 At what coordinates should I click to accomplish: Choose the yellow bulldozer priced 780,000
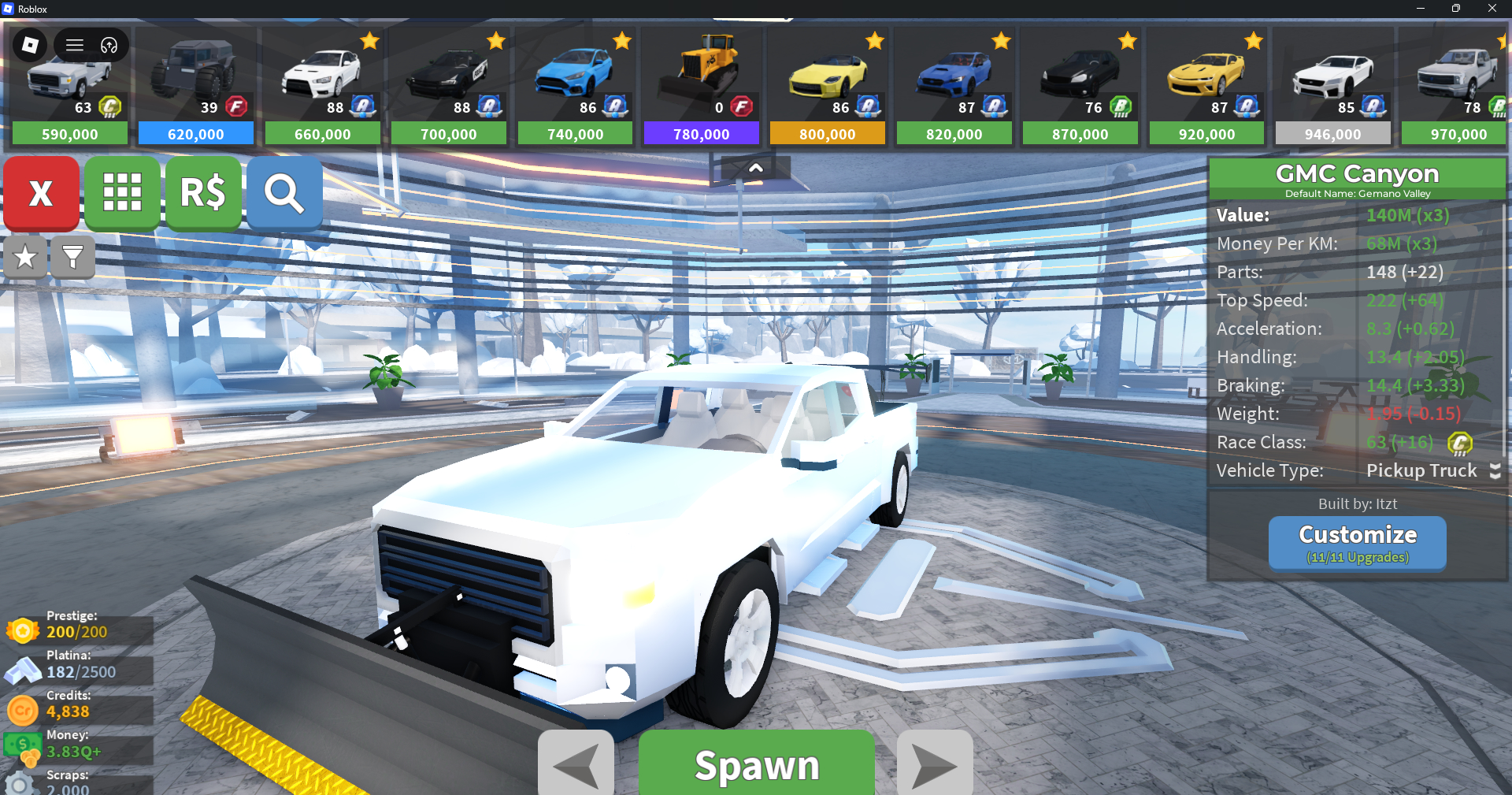701,87
